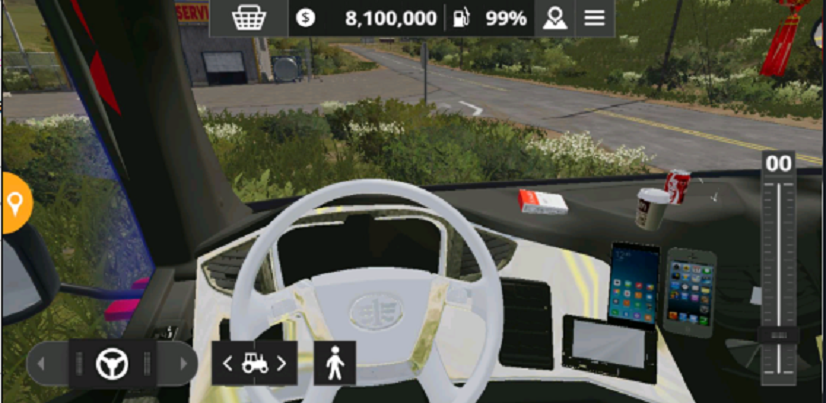This screenshot has width=826, height=403.
Task: Tap the orange map pin button
Action: [15, 203]
